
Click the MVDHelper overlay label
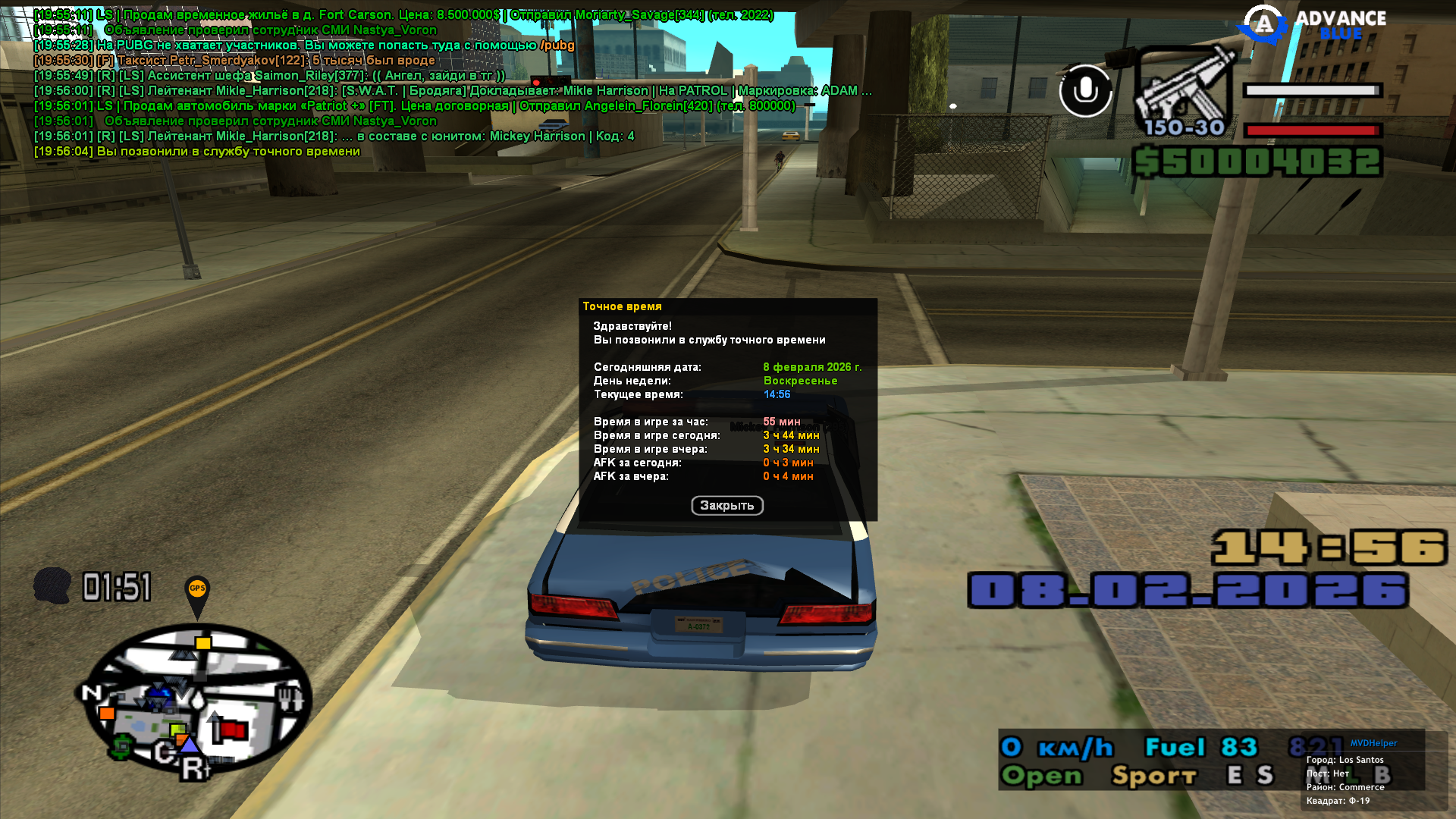[1373, 743]
